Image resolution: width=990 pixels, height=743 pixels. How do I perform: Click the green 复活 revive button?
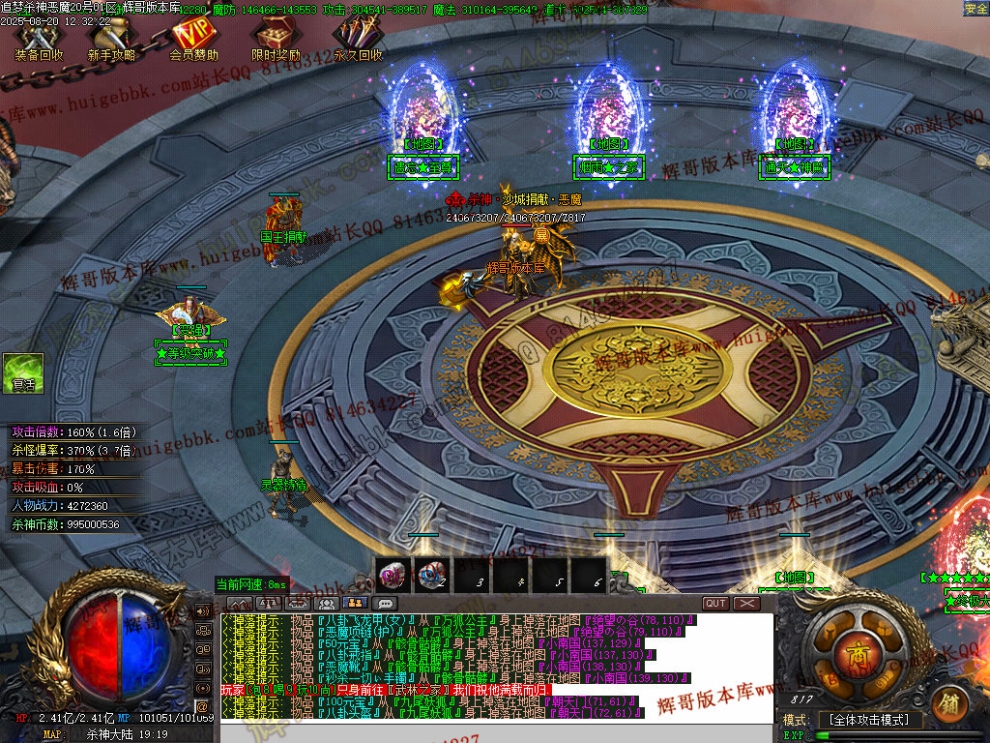tap(22, 373)
